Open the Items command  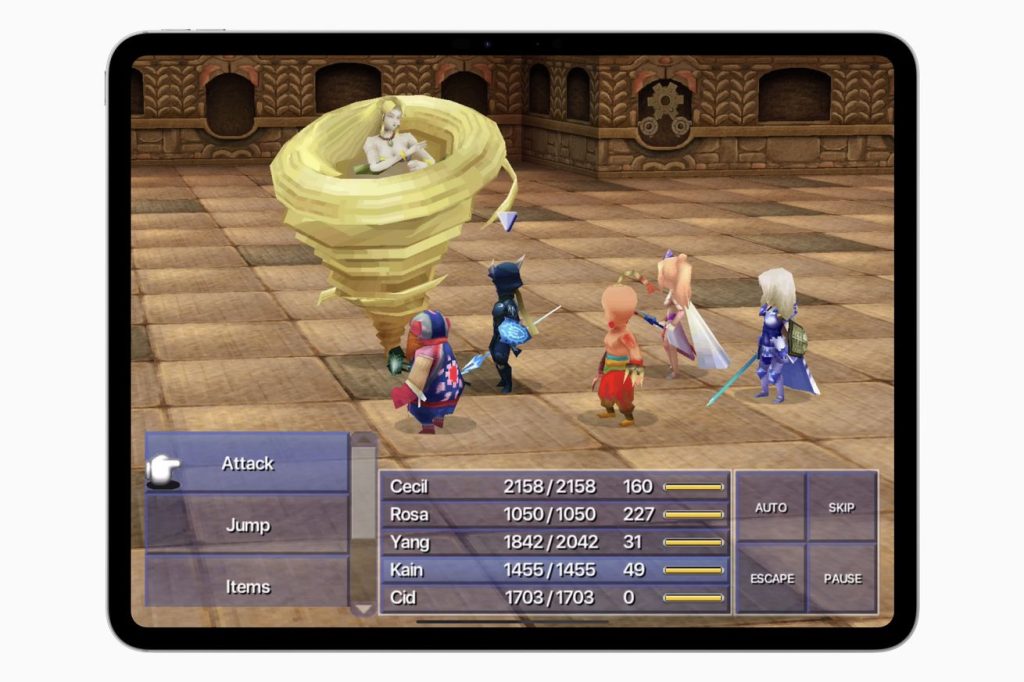coord(247,586)
